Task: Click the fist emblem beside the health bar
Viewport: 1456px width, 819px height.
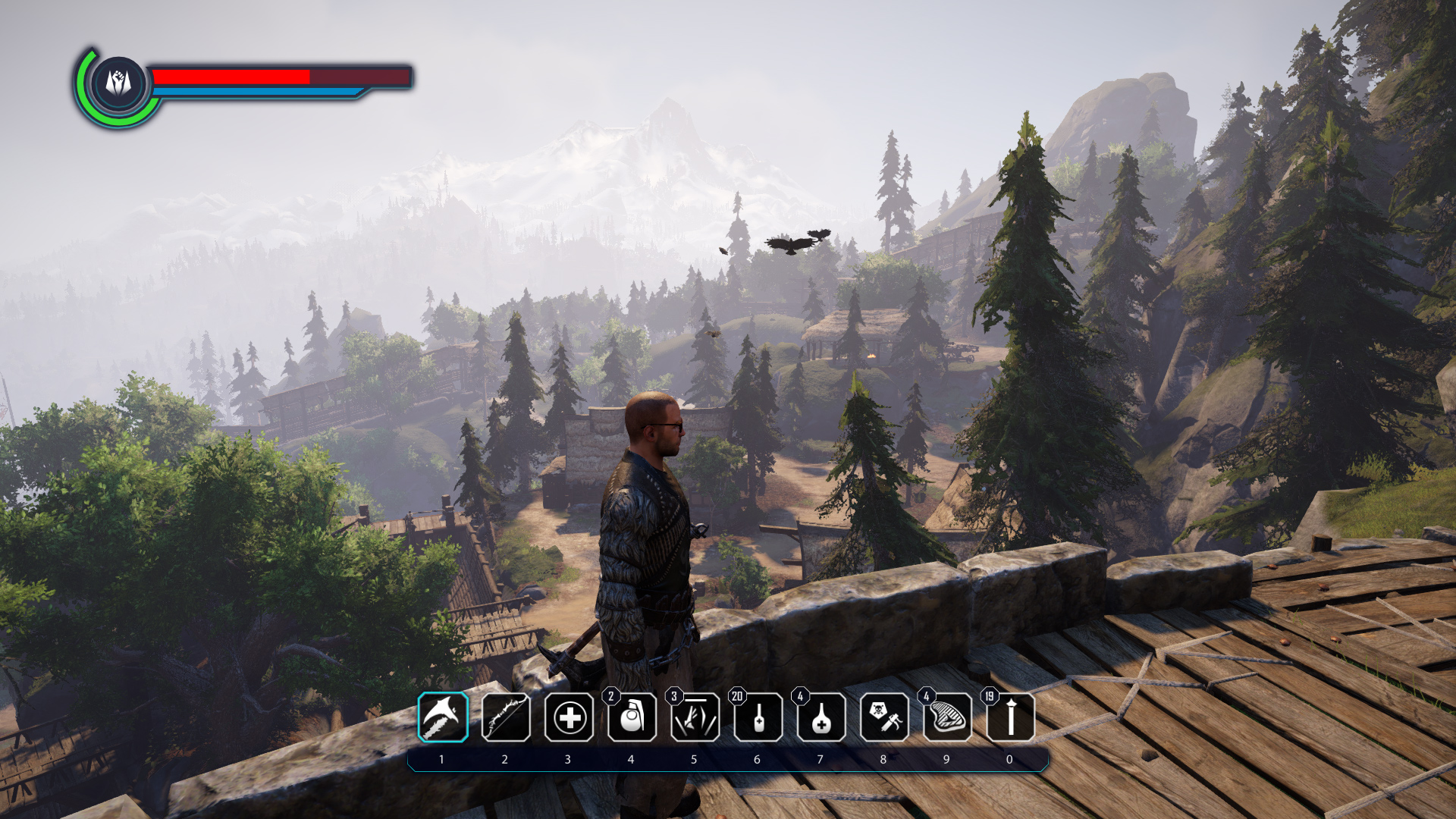Action: coord(118,83)
